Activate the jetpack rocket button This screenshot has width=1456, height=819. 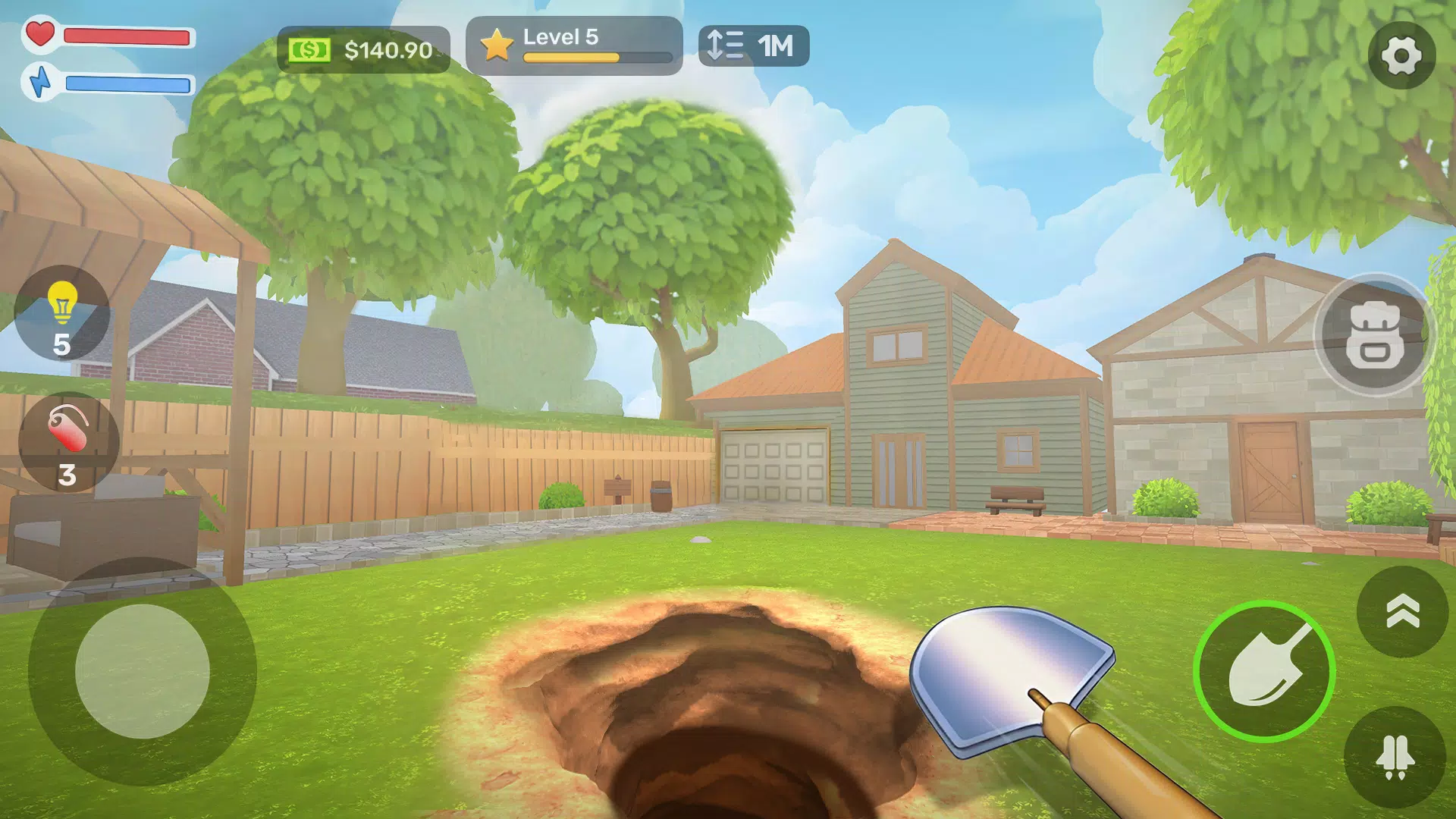[1395, 758]
